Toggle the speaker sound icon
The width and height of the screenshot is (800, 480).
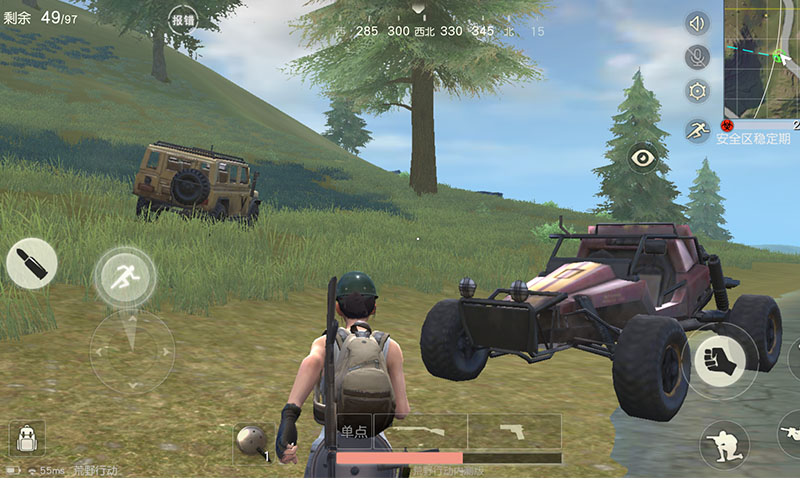[697, 24]
